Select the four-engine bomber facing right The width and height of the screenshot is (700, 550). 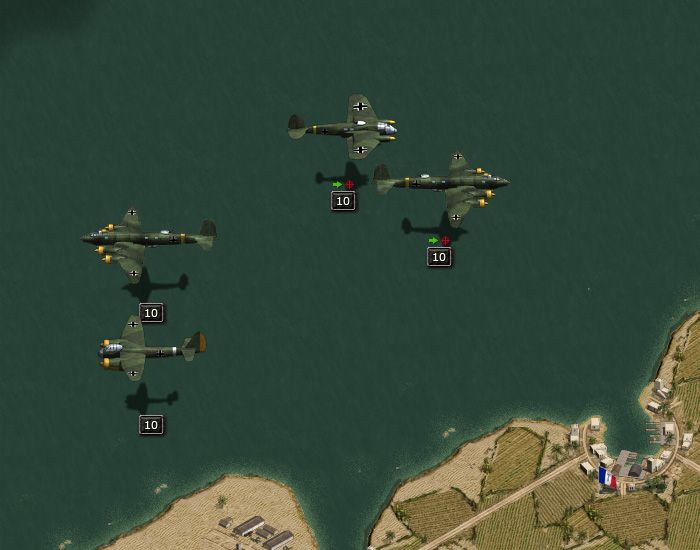click(x=444, y=182)
